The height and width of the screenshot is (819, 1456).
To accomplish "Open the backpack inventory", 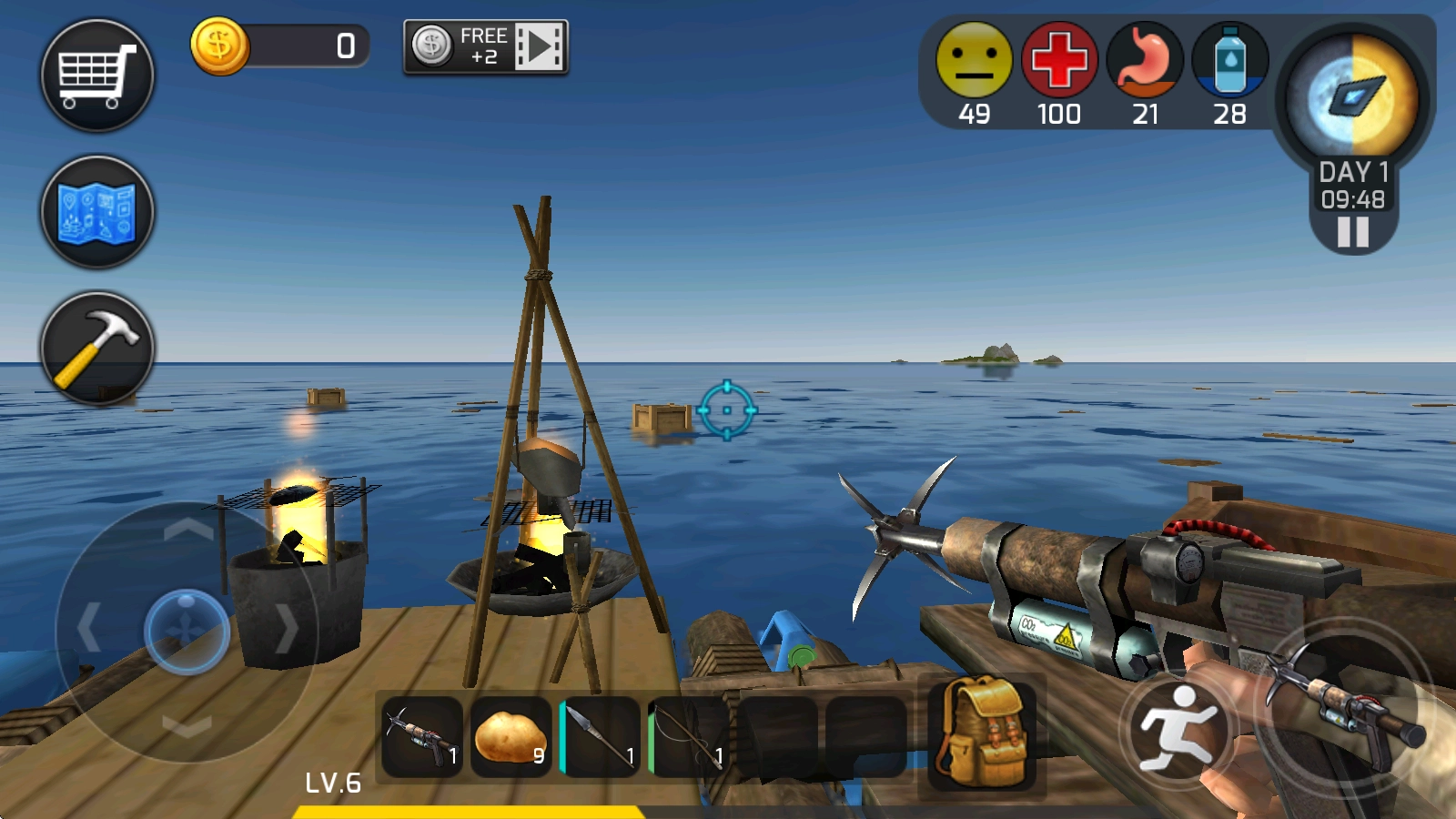I will click(x=982, y=733).
